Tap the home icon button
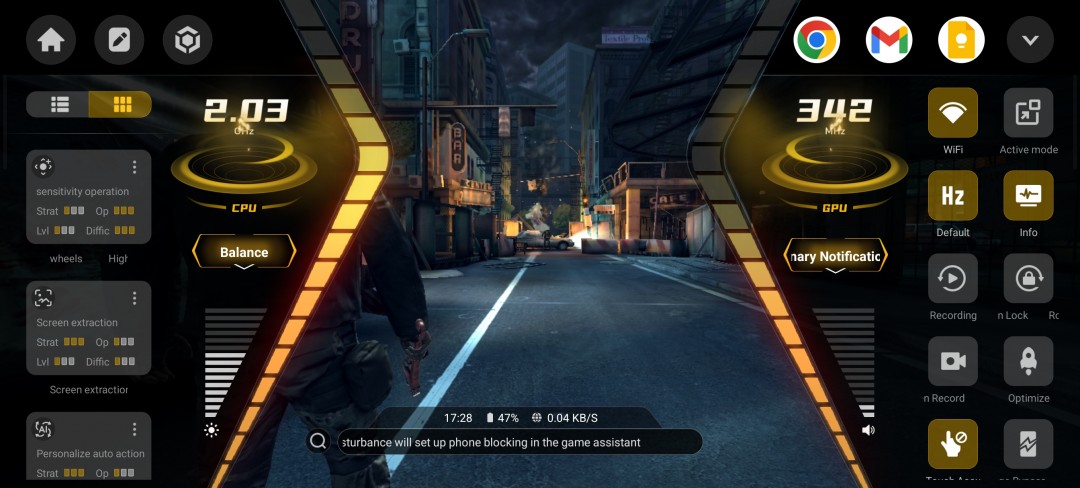Image resolution: width=1080 pixels, height=488 pixels. click(51, 41)
